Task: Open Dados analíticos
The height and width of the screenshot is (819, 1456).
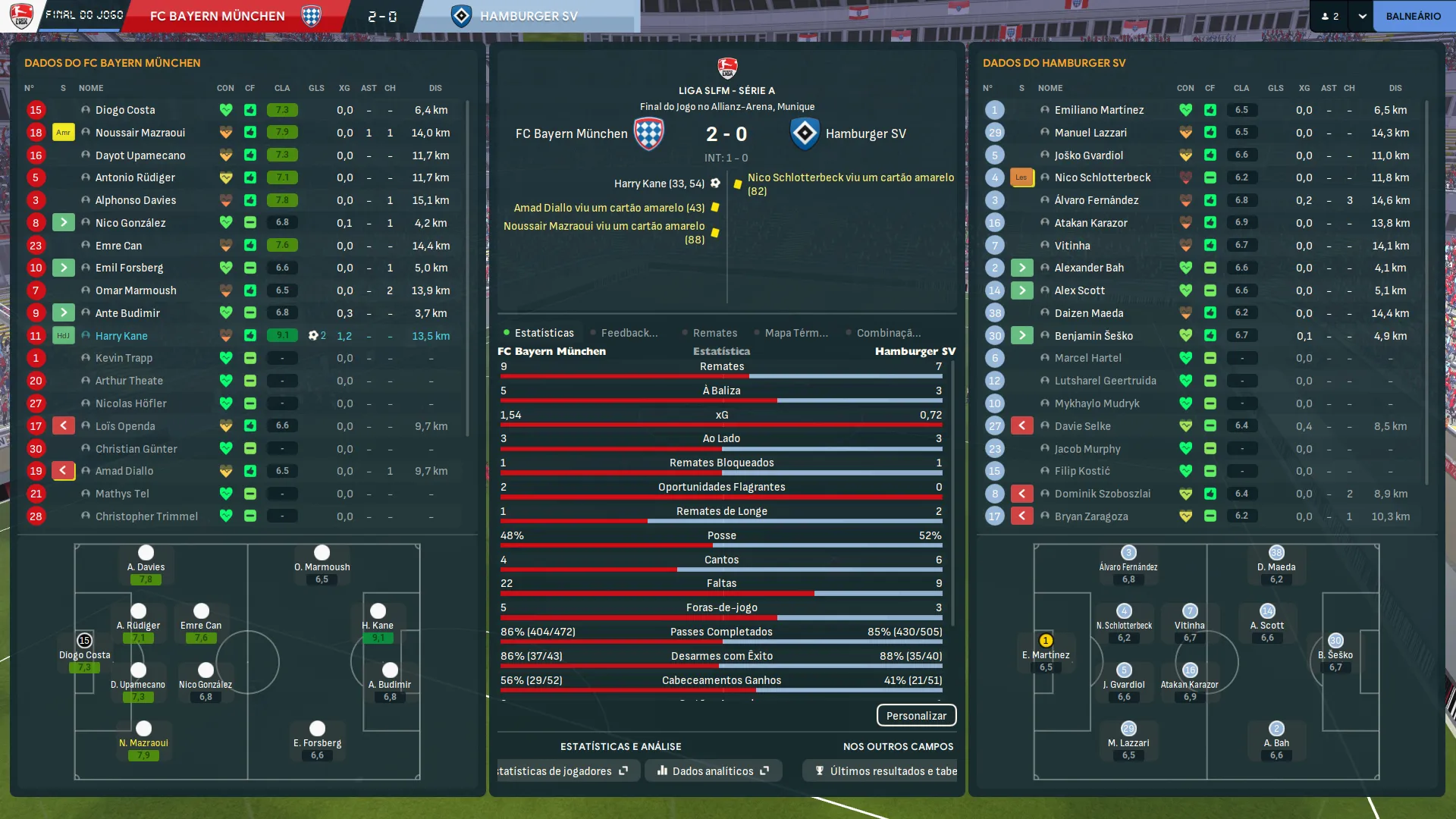Action: pos(713,771)
